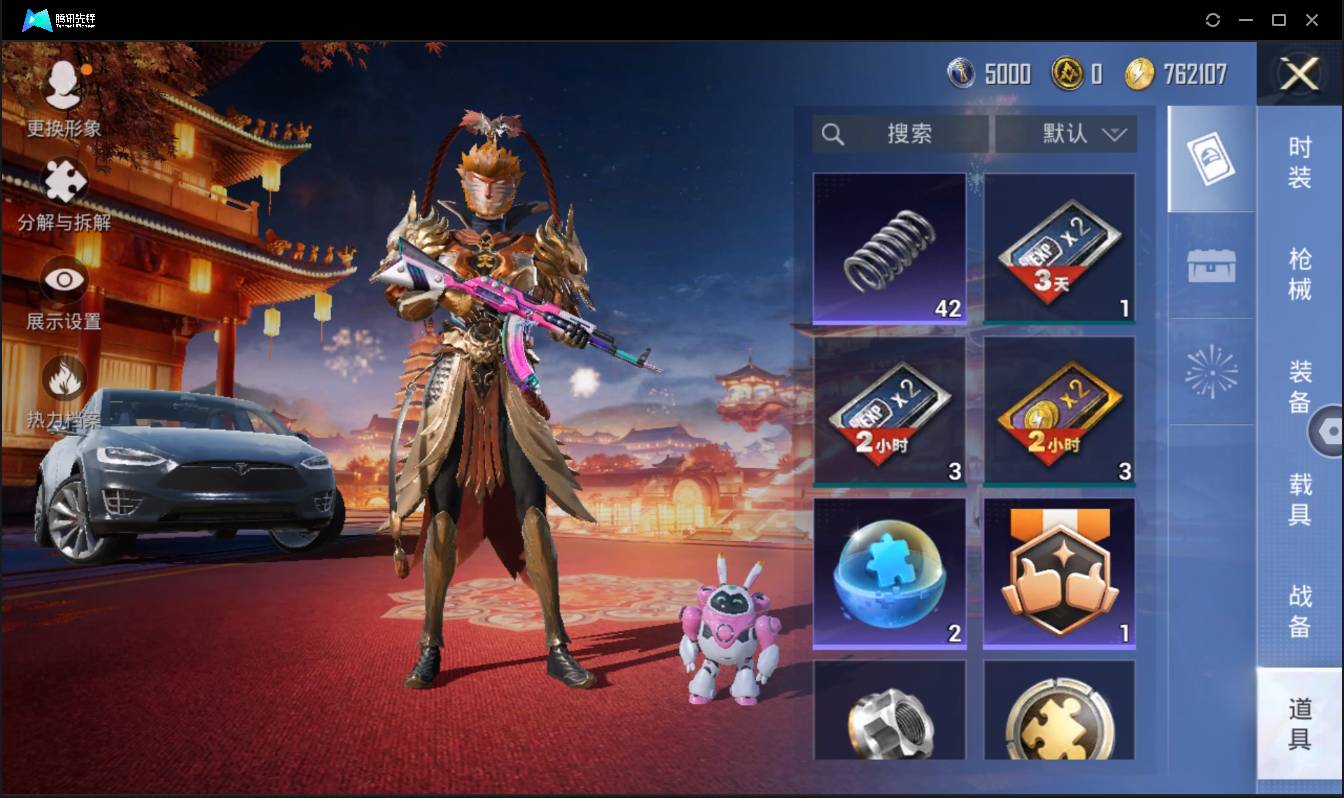The width and height of the screenshot is (1344, 798).
Task: Switch to the 载具 vehicles tab
Action: coord(1299,498)
